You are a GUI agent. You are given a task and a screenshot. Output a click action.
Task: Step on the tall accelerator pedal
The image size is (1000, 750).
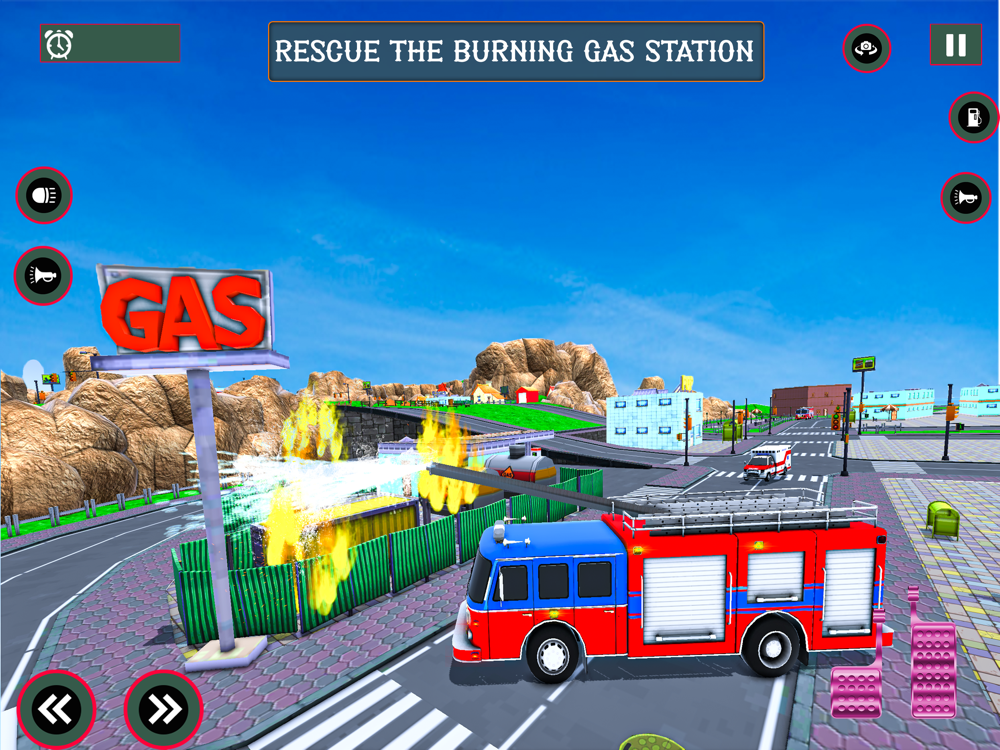(x=932, y=665)
